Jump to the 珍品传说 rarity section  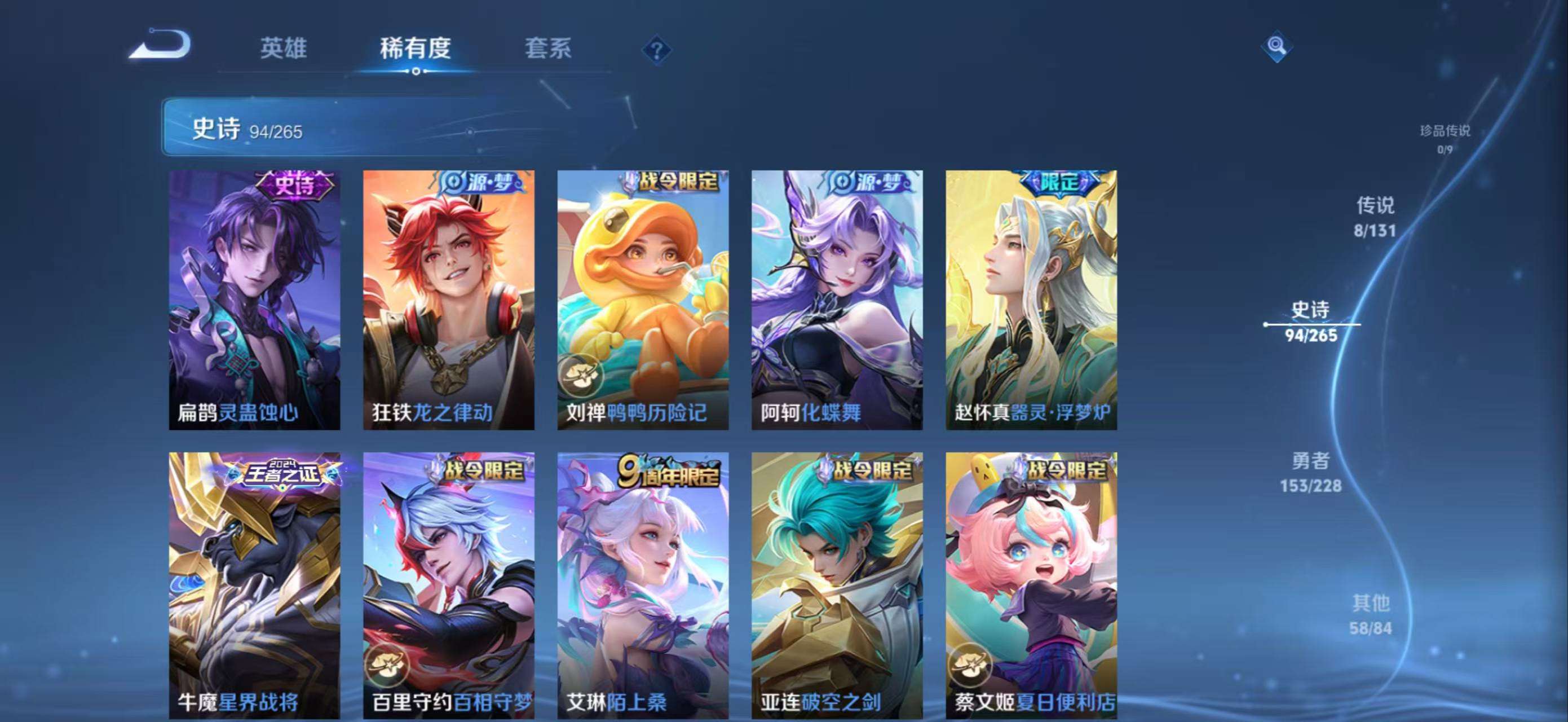pyautogui.click(x=1445, y=138)
